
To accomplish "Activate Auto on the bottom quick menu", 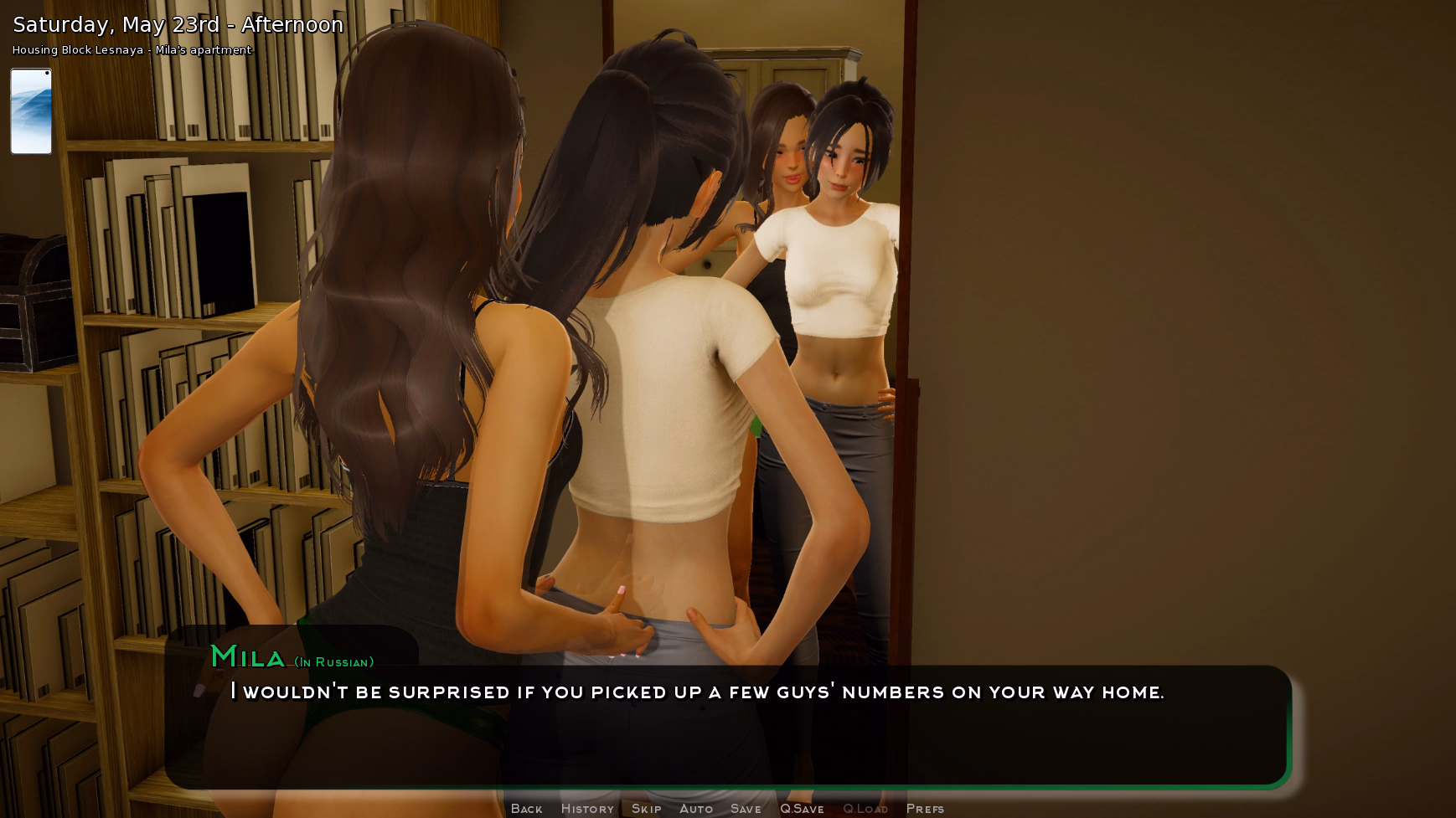I will 696,808.
